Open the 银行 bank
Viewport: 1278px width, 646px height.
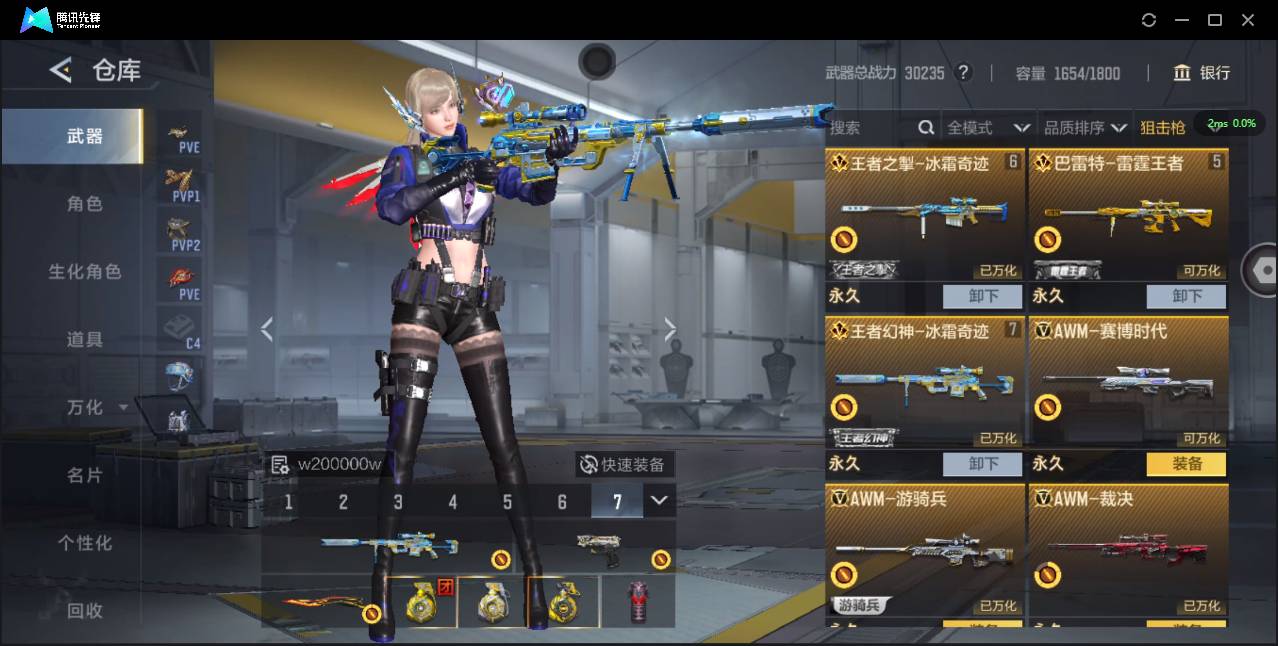click(x=1202, y=73)
